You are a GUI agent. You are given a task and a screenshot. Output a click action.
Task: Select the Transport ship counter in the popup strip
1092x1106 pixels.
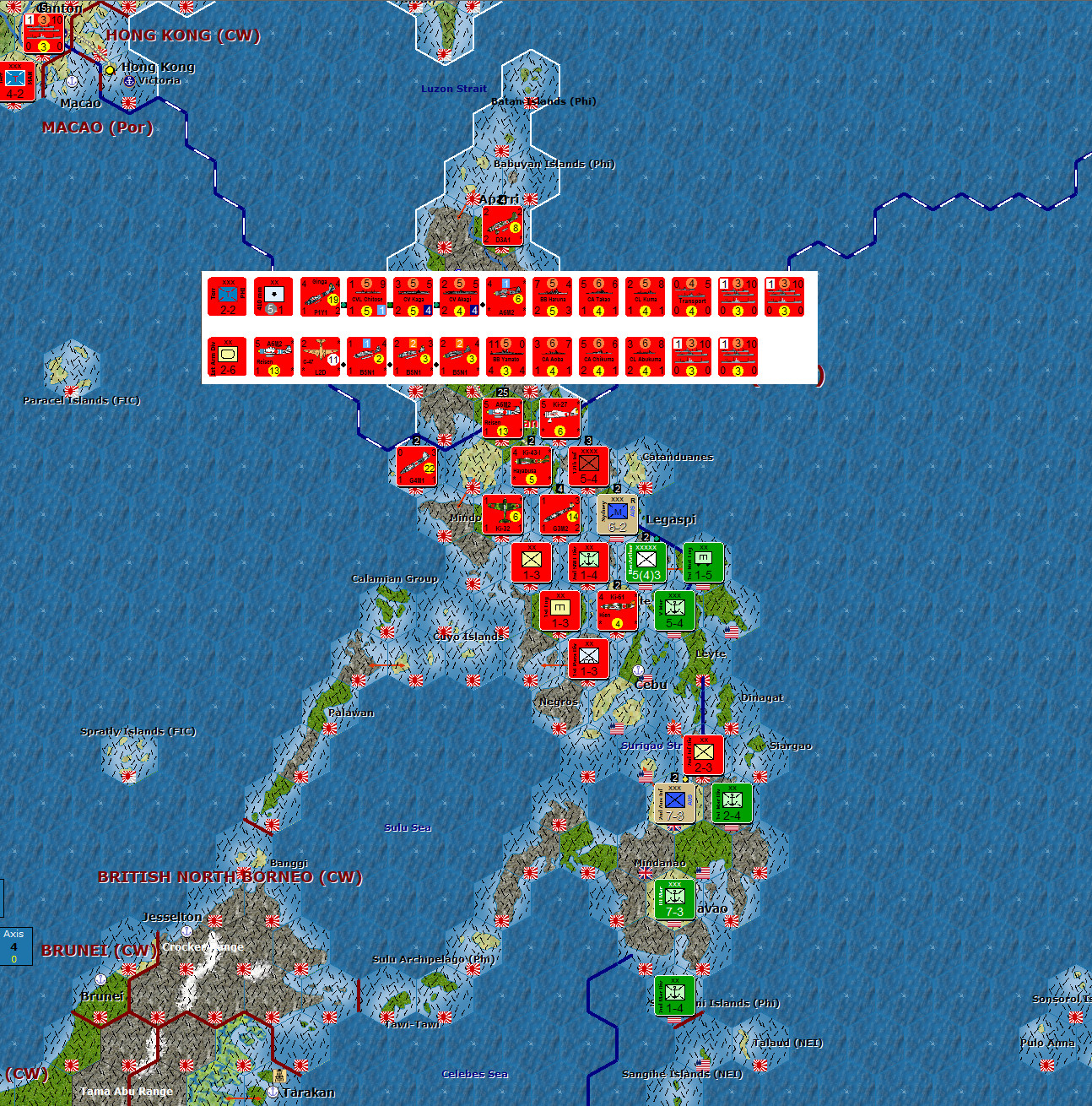tap(692, 297)
